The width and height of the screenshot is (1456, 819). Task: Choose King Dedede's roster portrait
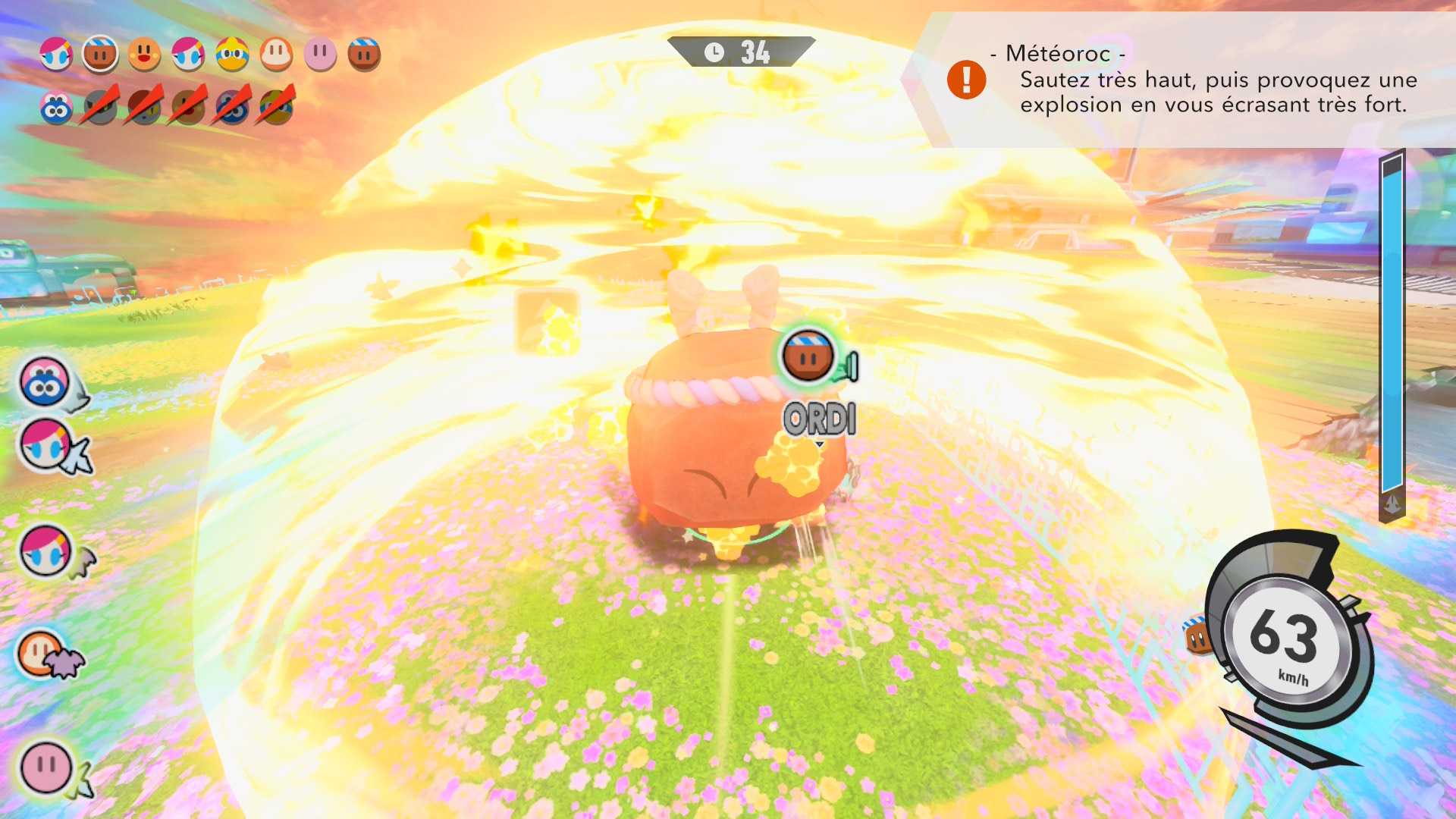pos(232,55)
